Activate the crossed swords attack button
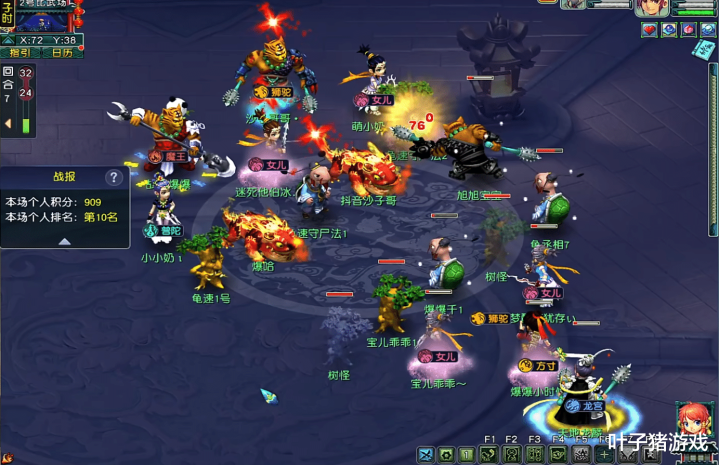Screen dimensions: 719x465 [x=425, y=456]
